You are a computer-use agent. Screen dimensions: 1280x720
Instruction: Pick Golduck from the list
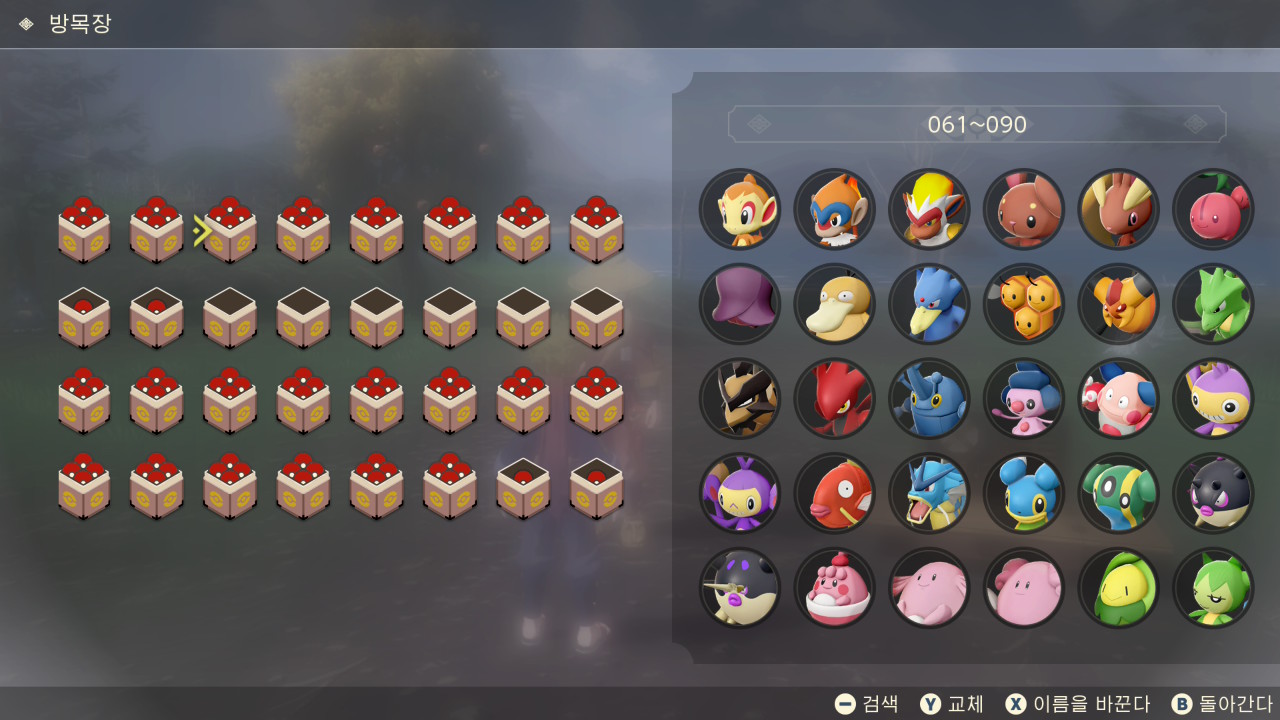pos(929,304)
